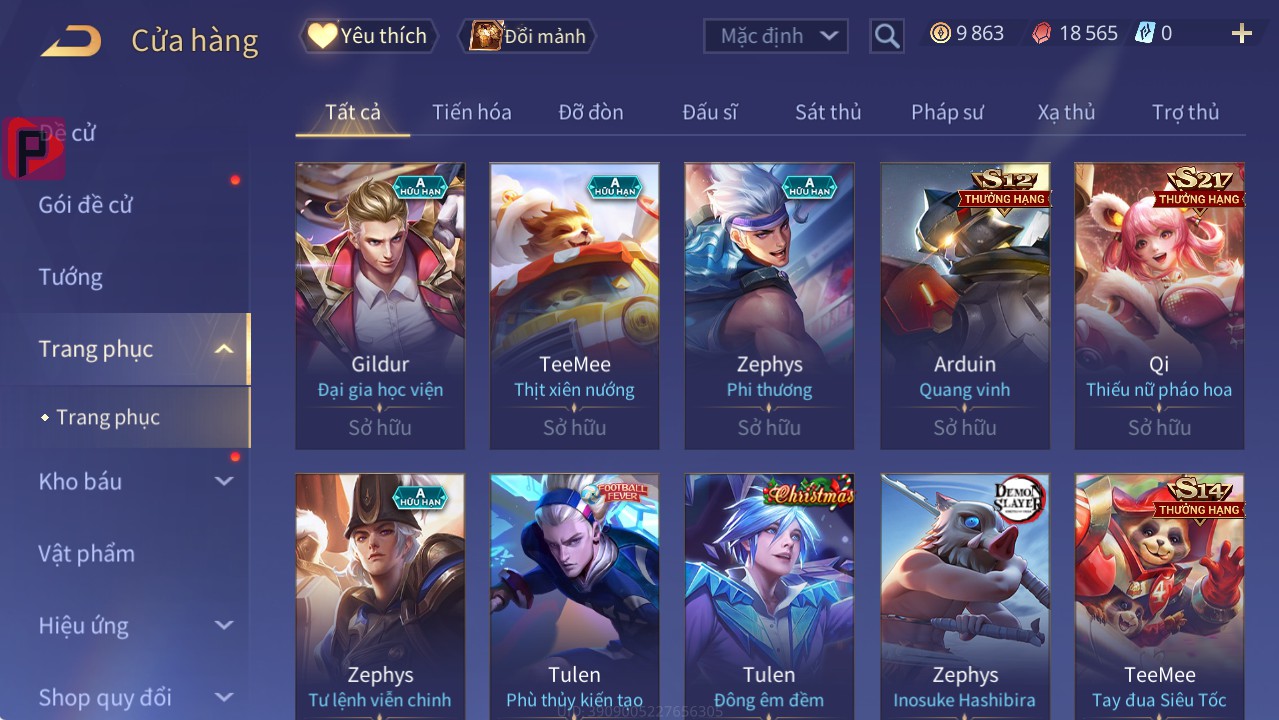Open the Vật phẩm section
1279x720 pixels.
(x=87, y=553)
